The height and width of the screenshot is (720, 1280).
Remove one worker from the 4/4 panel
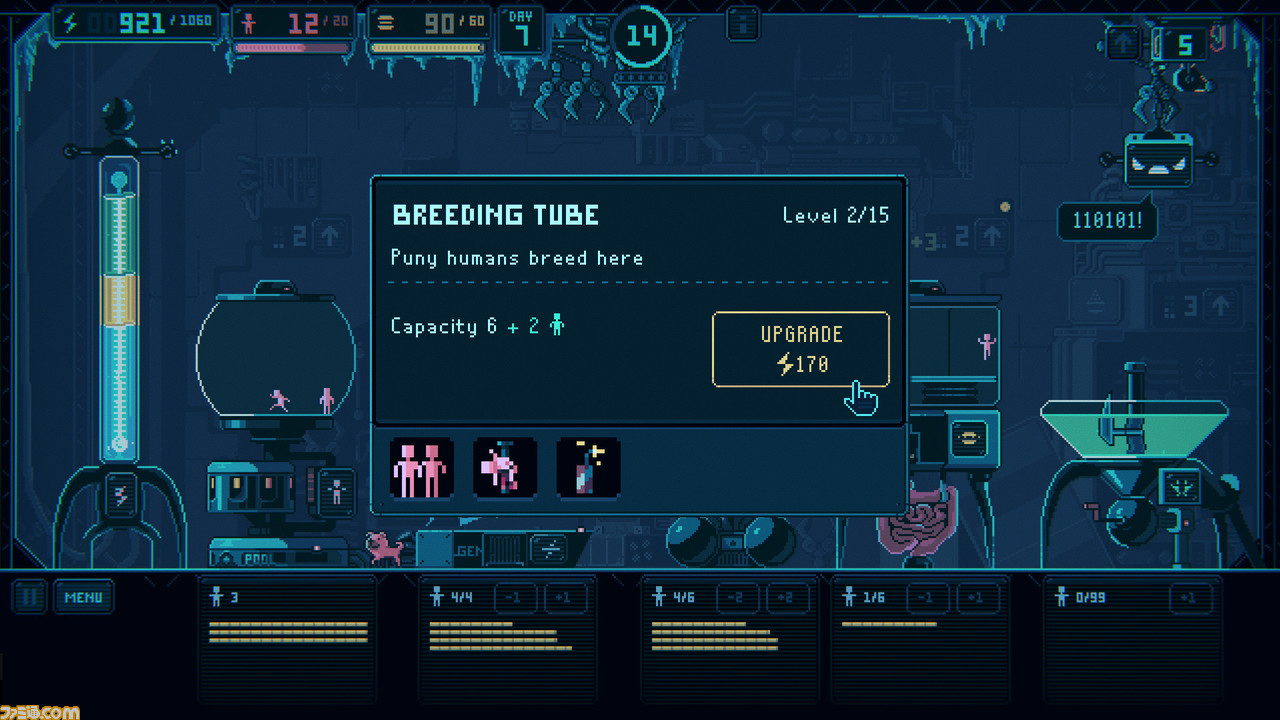tap(513, 598)
